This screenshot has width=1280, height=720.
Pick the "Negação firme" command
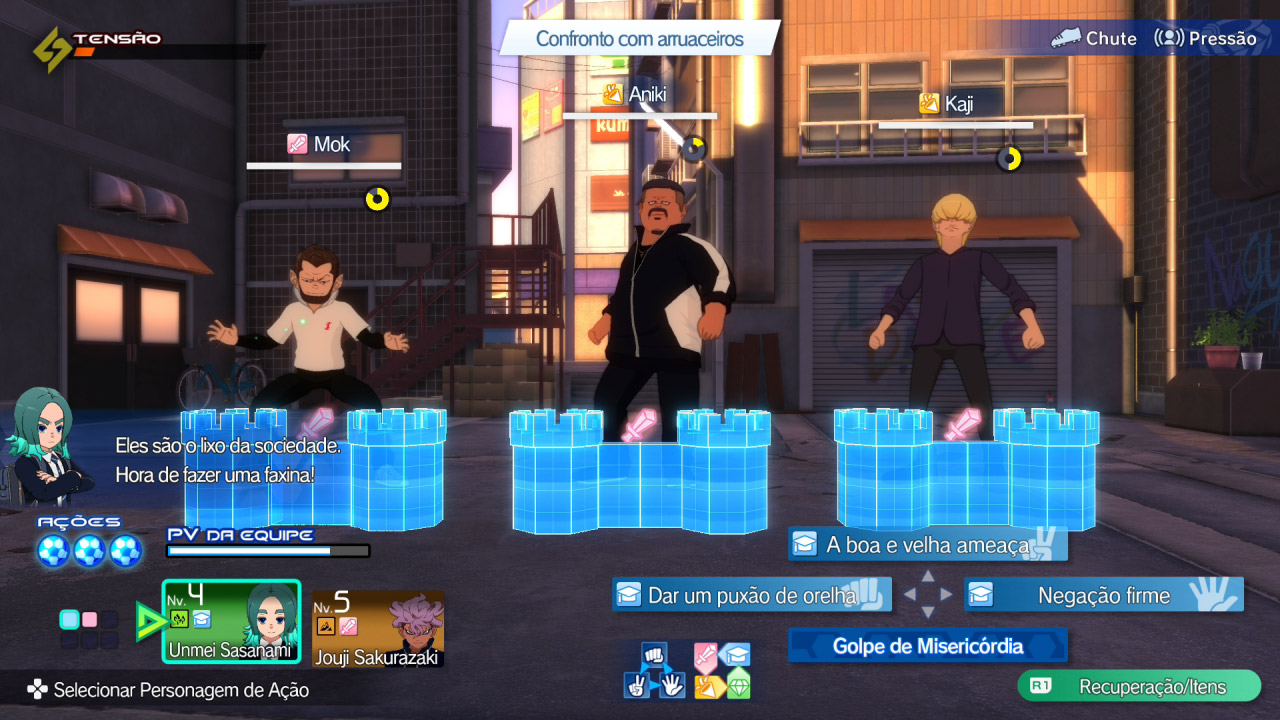coord(1103,595)
